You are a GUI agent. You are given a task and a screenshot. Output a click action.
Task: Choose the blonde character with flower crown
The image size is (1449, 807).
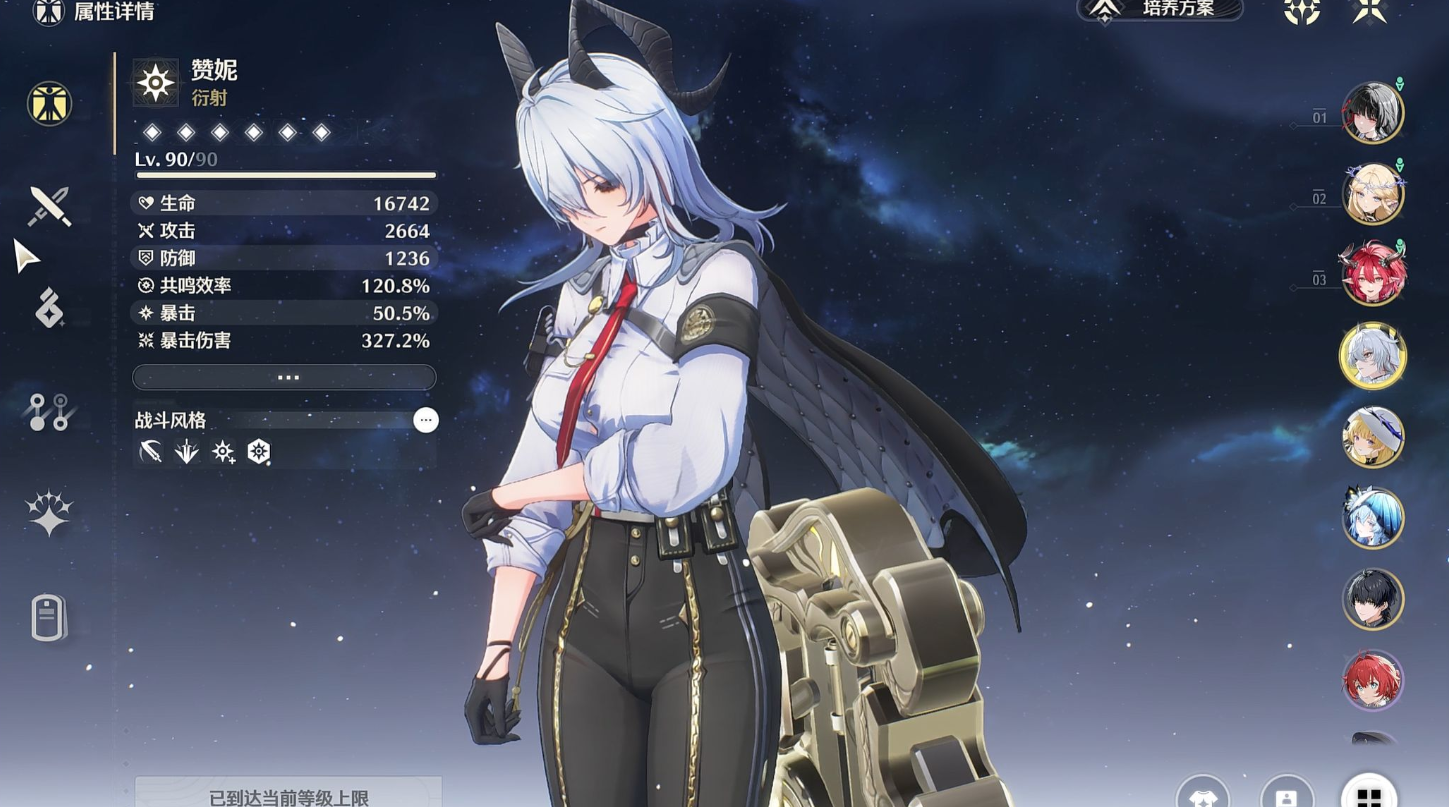[1372, 193]
